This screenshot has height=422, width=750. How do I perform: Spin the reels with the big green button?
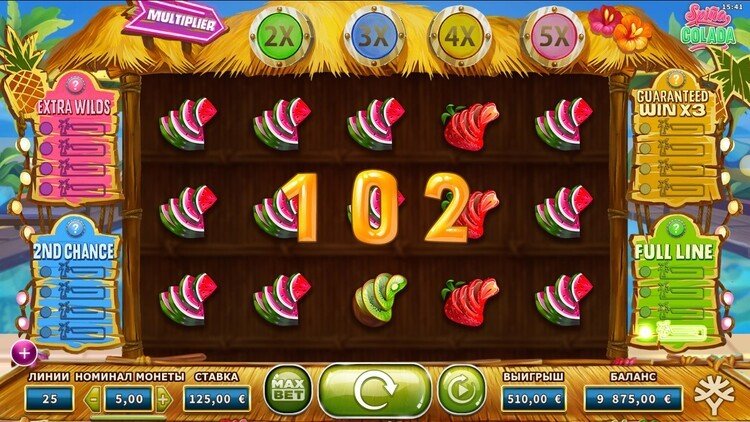pos(374,390)
